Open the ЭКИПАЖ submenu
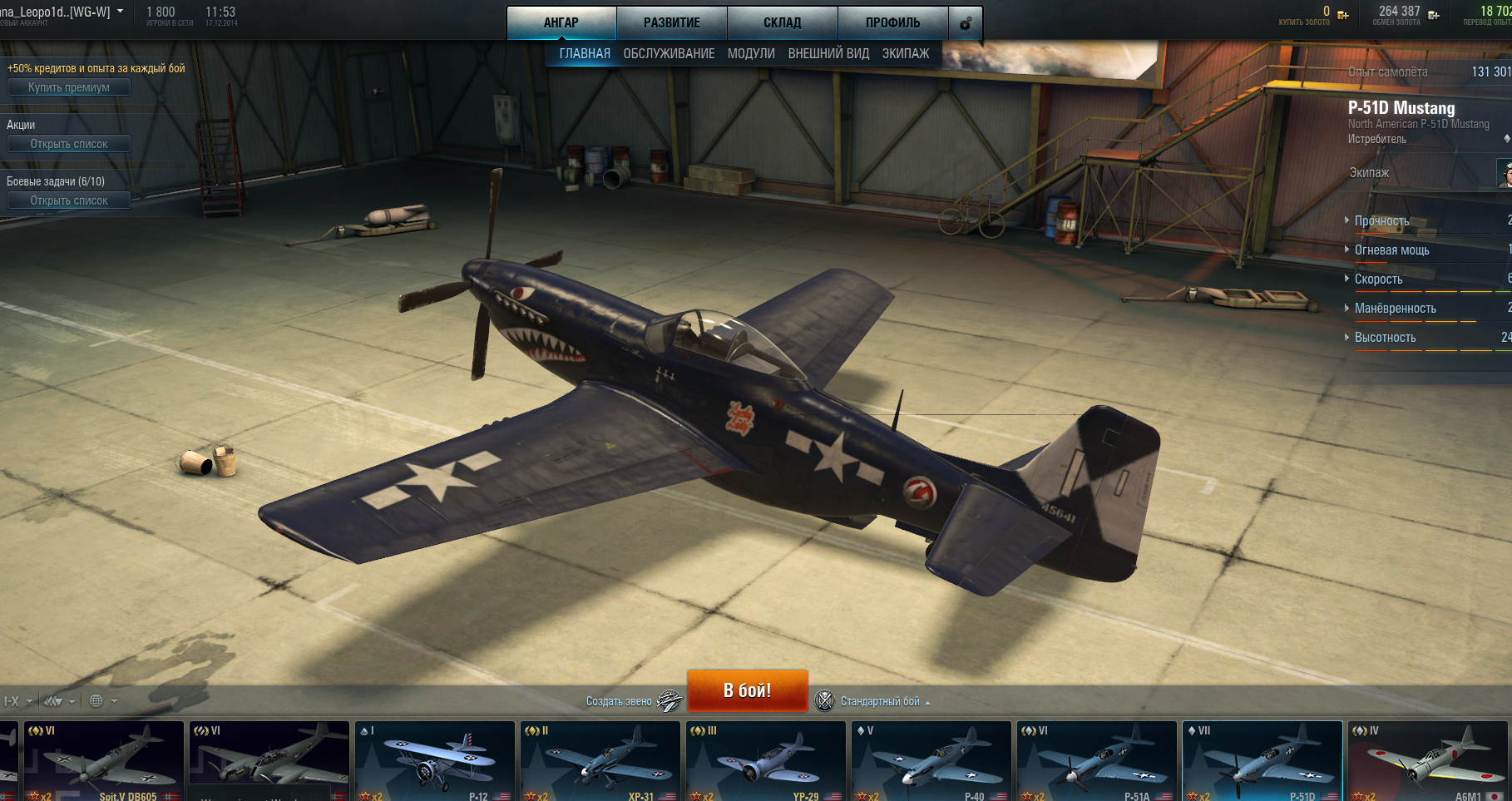 coord(906,53)
